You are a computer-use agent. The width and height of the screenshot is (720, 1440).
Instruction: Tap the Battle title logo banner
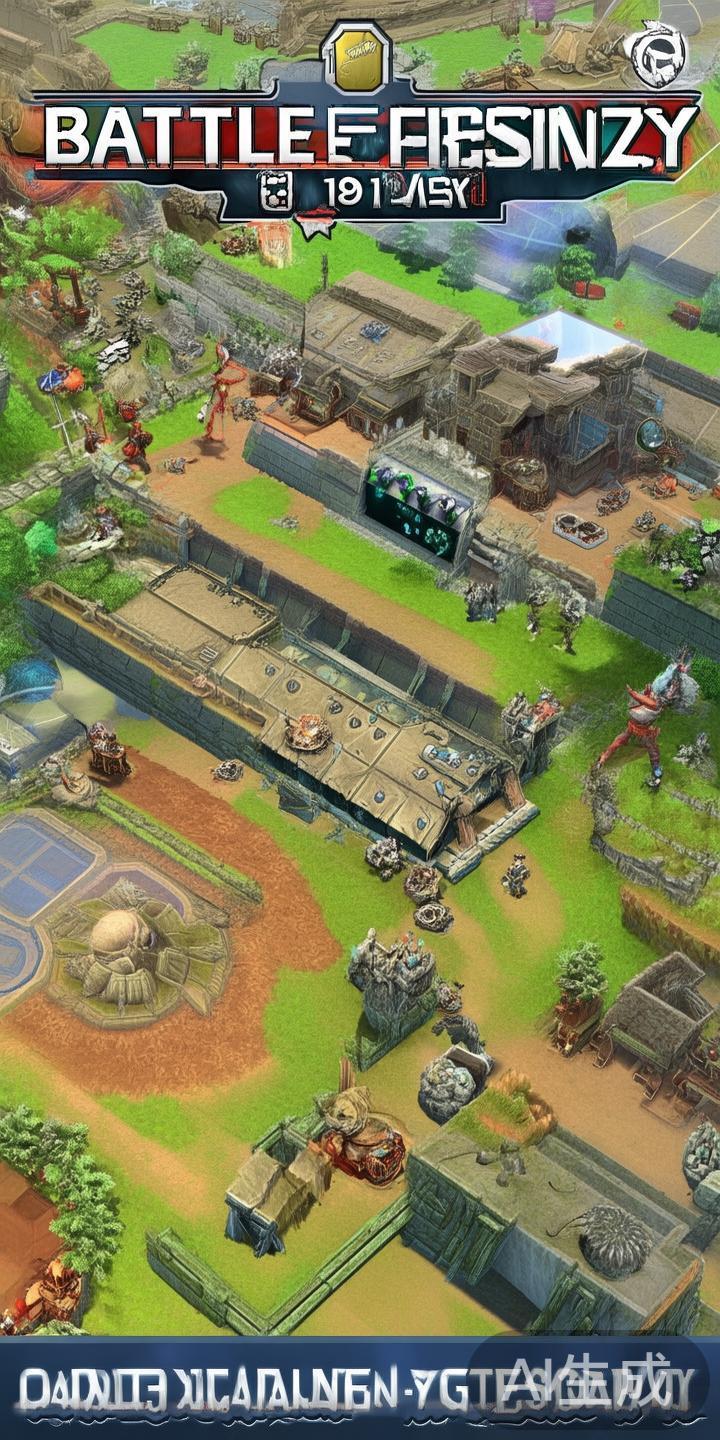coord(364,142)
